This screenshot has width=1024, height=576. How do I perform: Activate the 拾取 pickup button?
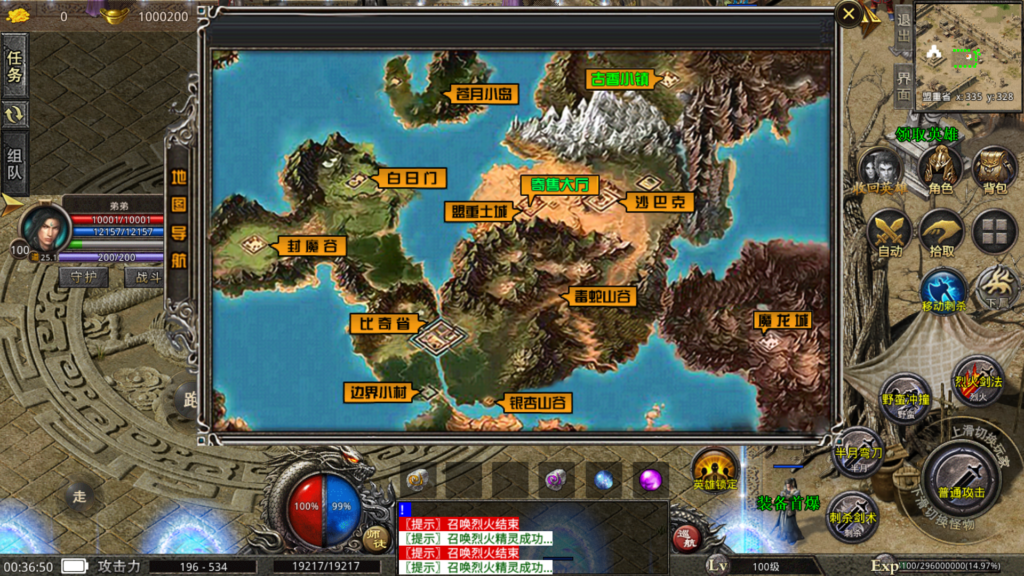(x=941, y=232)
